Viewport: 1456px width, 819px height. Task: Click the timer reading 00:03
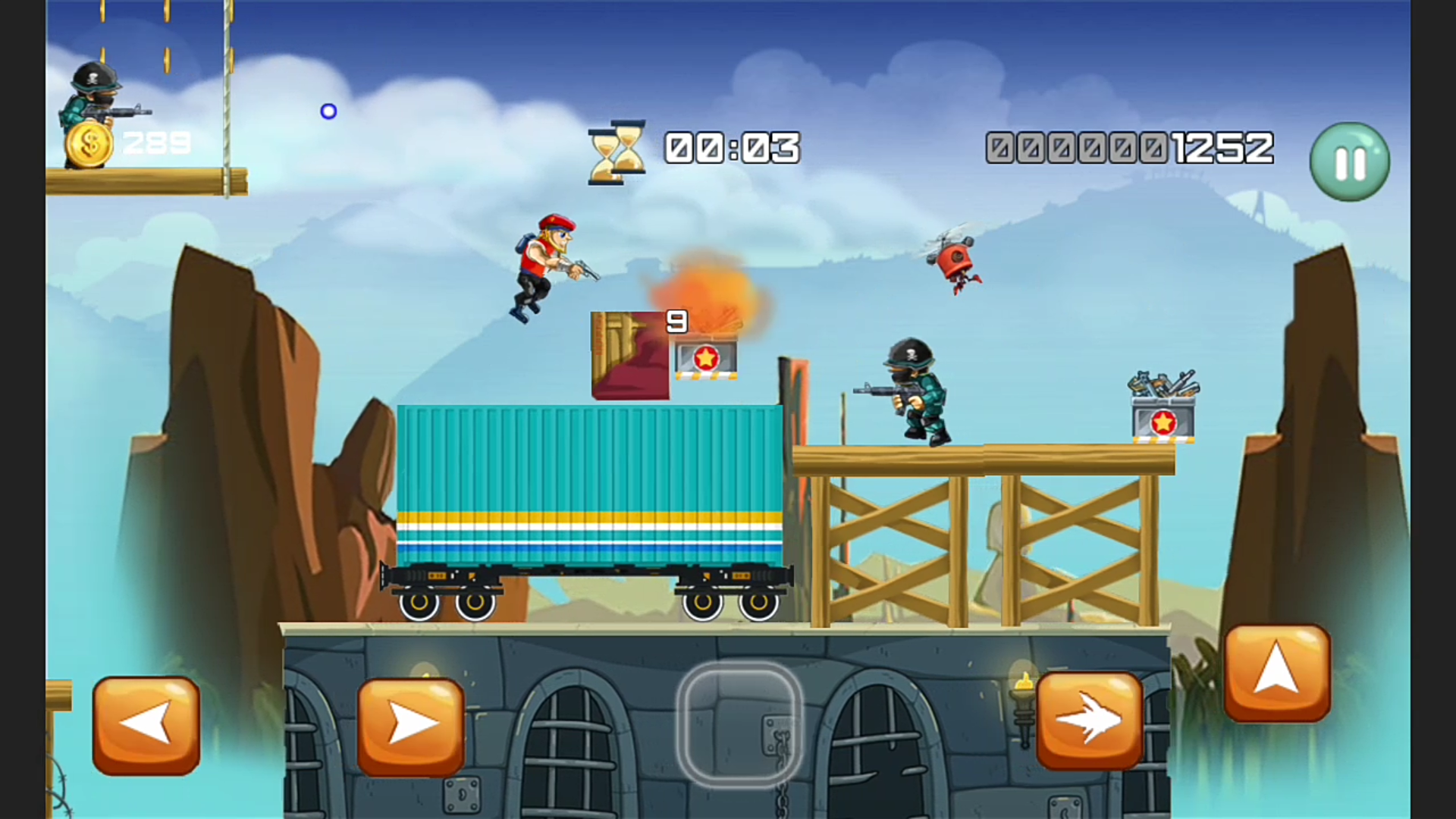pyautogui.click(x=730, y=149)
